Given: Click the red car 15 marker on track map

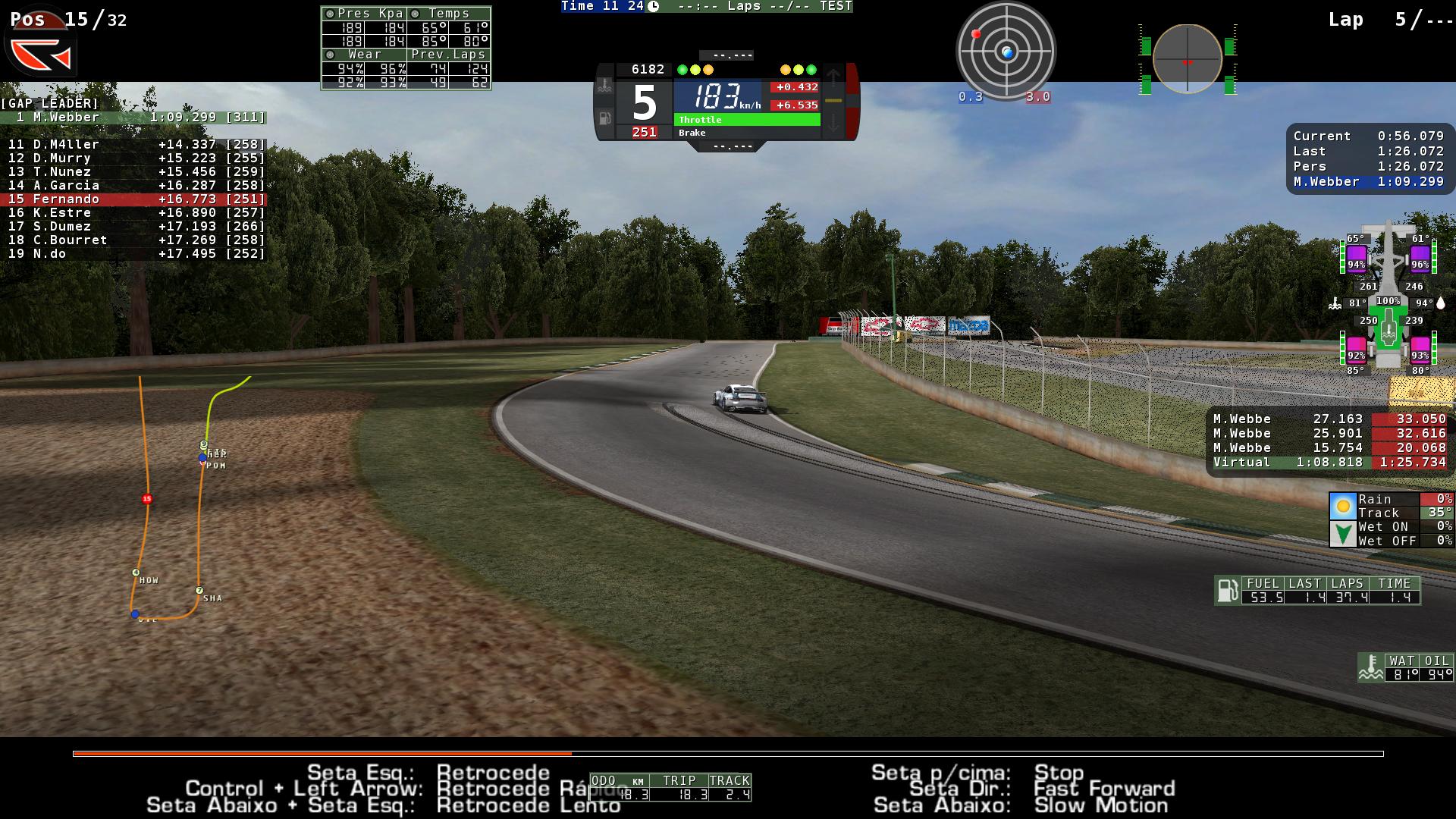Looking at the screenshot, I should click(147, 499).
